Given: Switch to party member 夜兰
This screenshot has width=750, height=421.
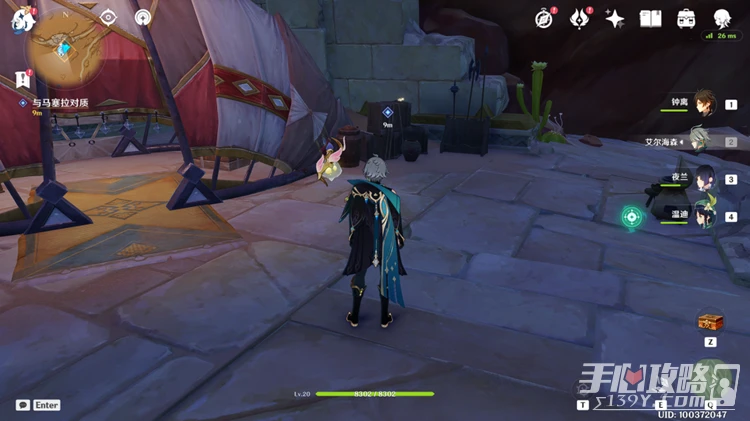Looking at the screenshot, I should pyautogui.click(x=704, y=178).
